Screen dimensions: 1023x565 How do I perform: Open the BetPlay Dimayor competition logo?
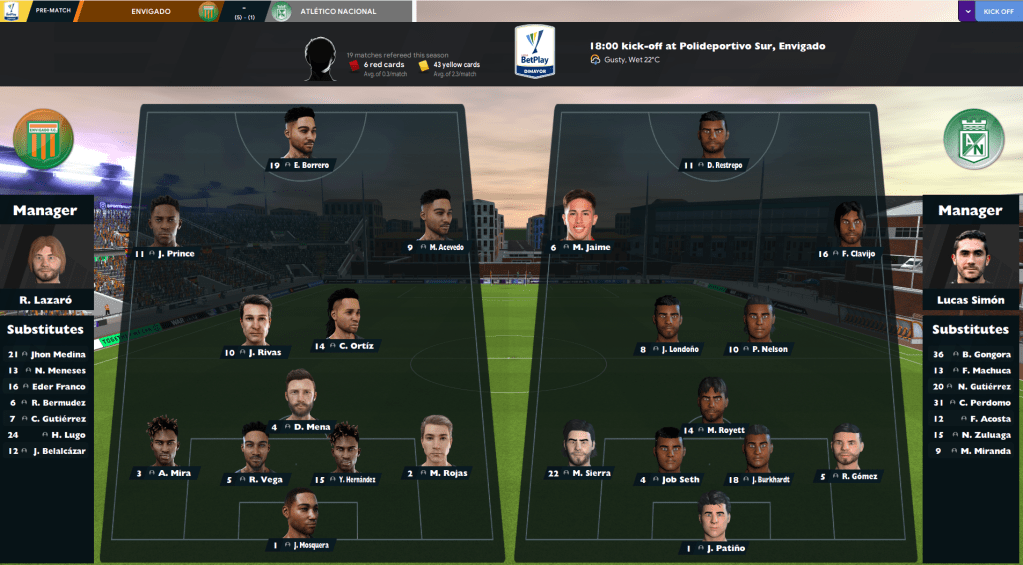pos(535,50)
